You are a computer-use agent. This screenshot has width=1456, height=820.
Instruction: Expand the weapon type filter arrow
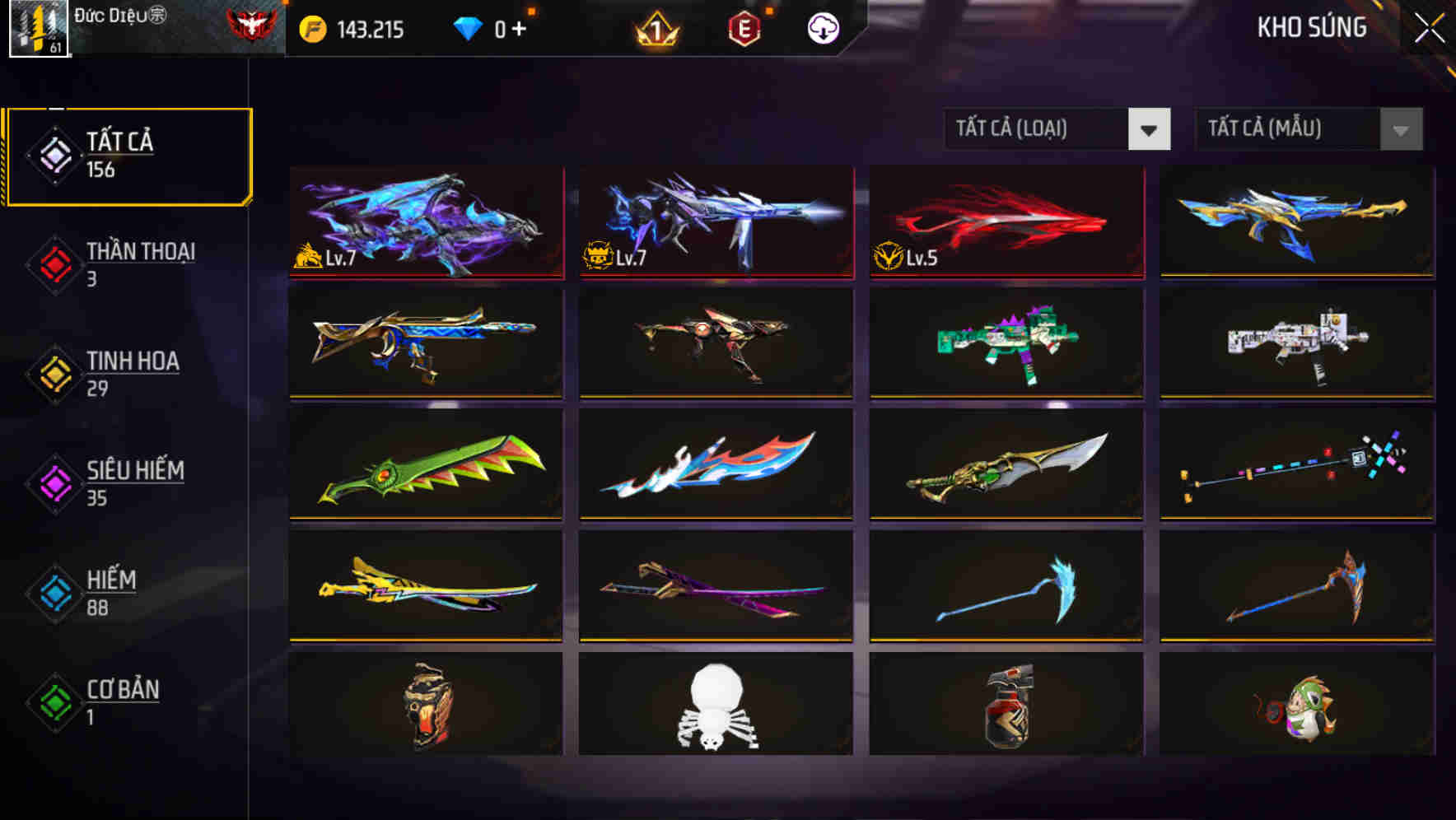(1150, 130)
